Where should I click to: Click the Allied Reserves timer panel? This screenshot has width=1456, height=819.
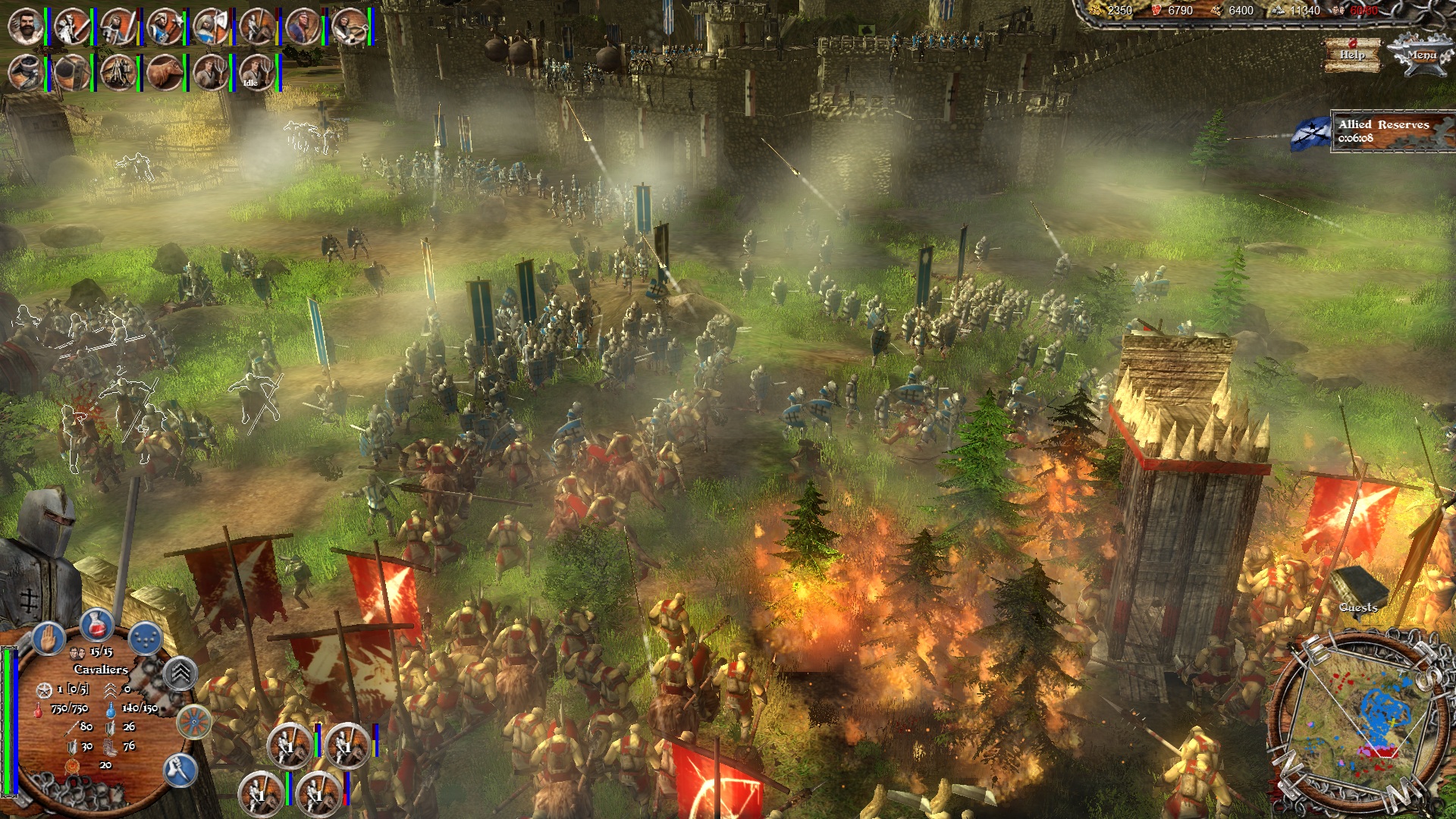pos(1392,131)
